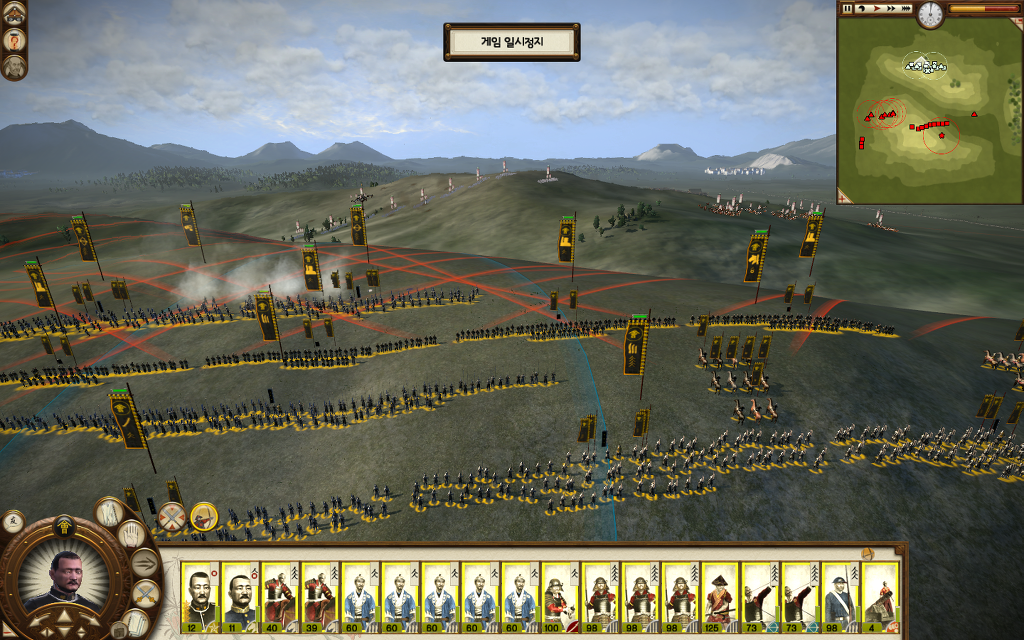Click the selected general's portrait

click(66, 580)
